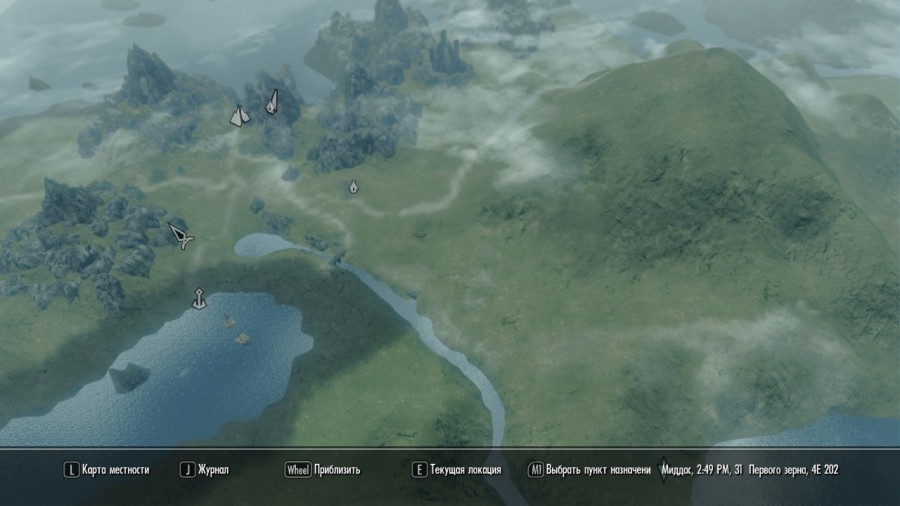900x506 pixels.
Task: Select the tent camp map marker
Action: point(238,116)
